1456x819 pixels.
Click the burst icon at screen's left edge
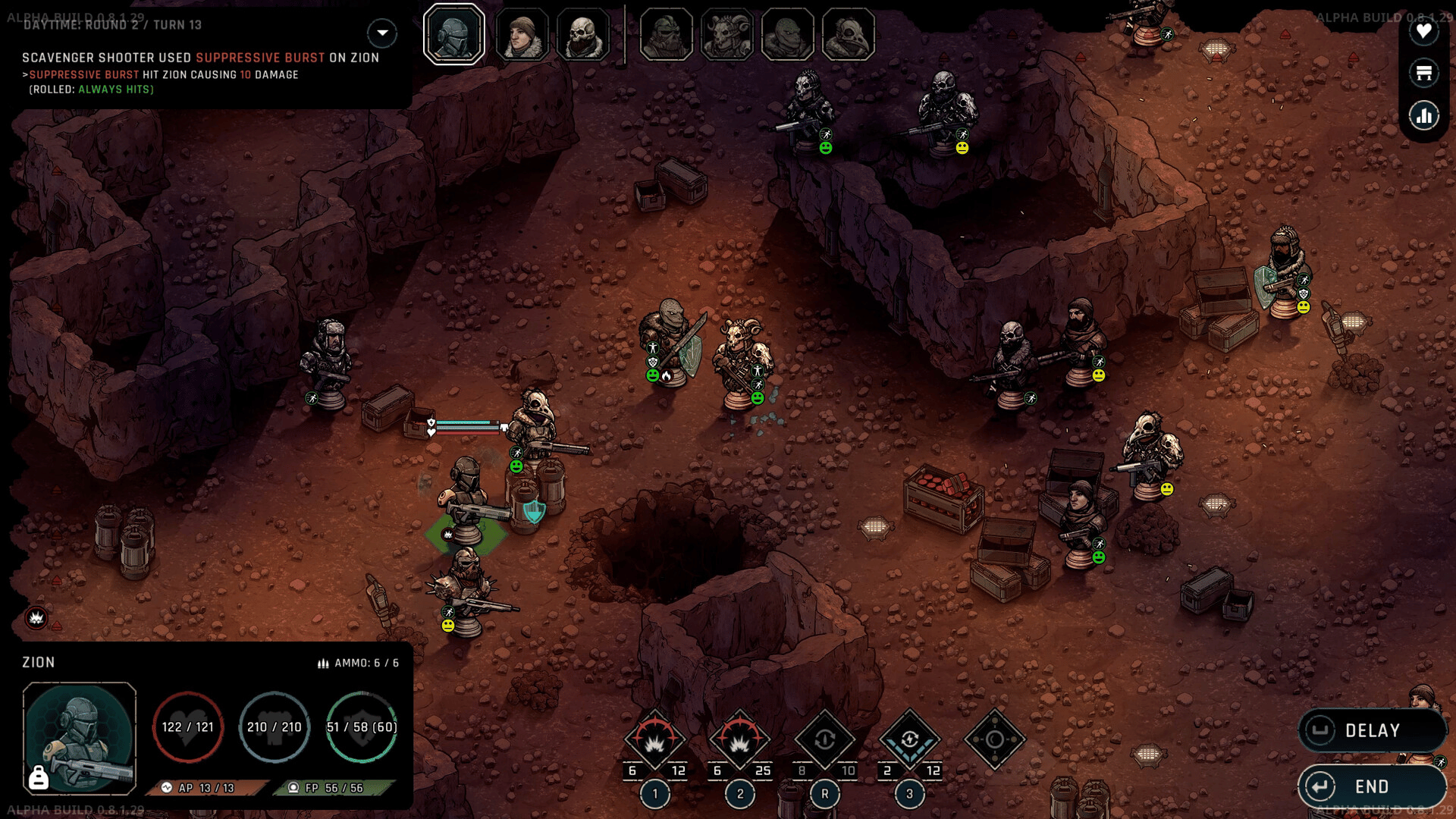click(x=36, y=618)
